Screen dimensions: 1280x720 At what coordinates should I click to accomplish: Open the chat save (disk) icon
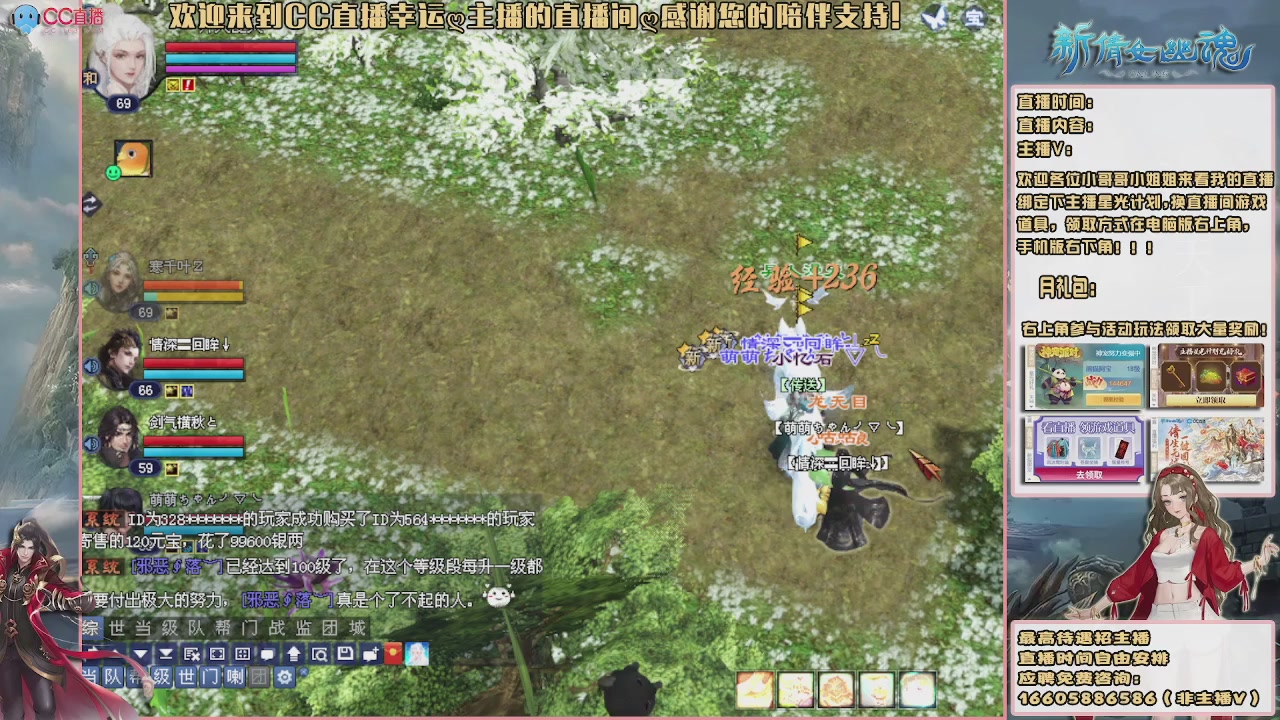click(346, 654)
